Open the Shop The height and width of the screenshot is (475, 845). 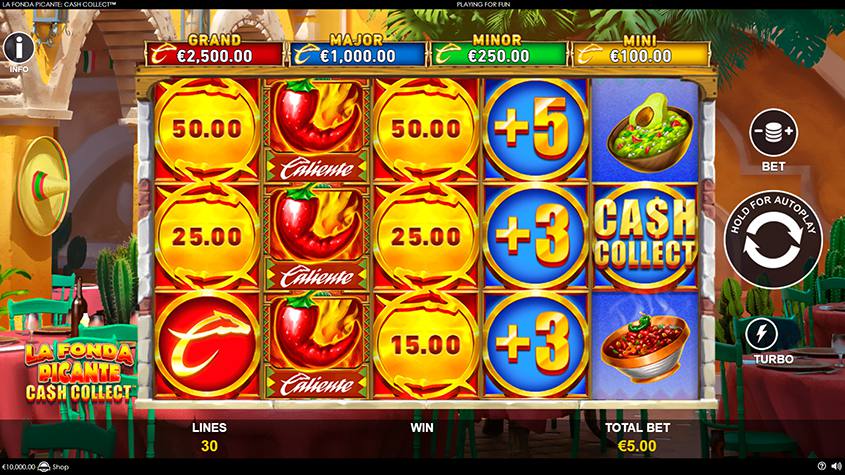pyautogui.click(x=56, y=466)
